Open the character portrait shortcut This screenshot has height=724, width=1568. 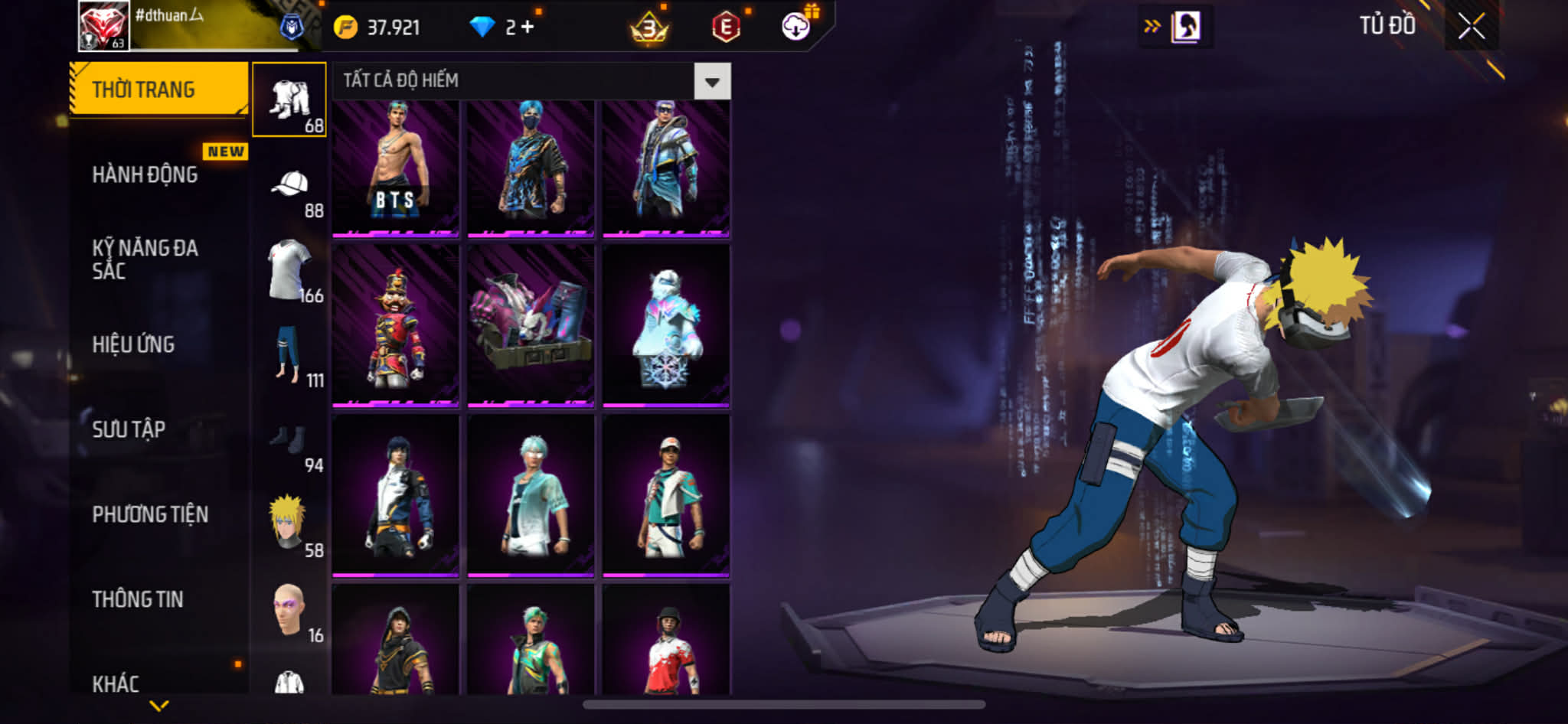(1185, 27)
